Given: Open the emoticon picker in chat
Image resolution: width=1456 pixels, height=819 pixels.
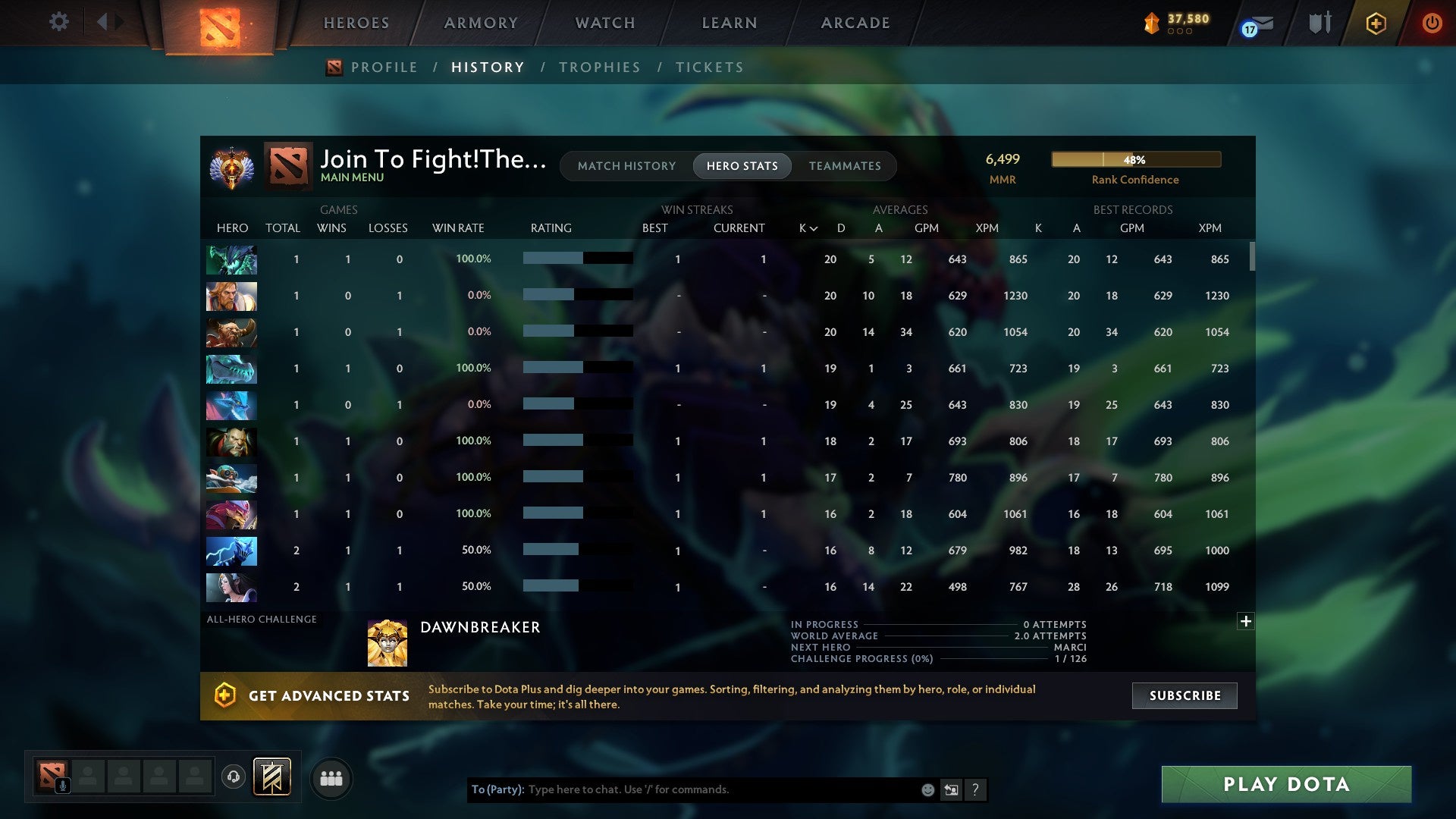Looking at the screenshot, I should click(927, 789).
